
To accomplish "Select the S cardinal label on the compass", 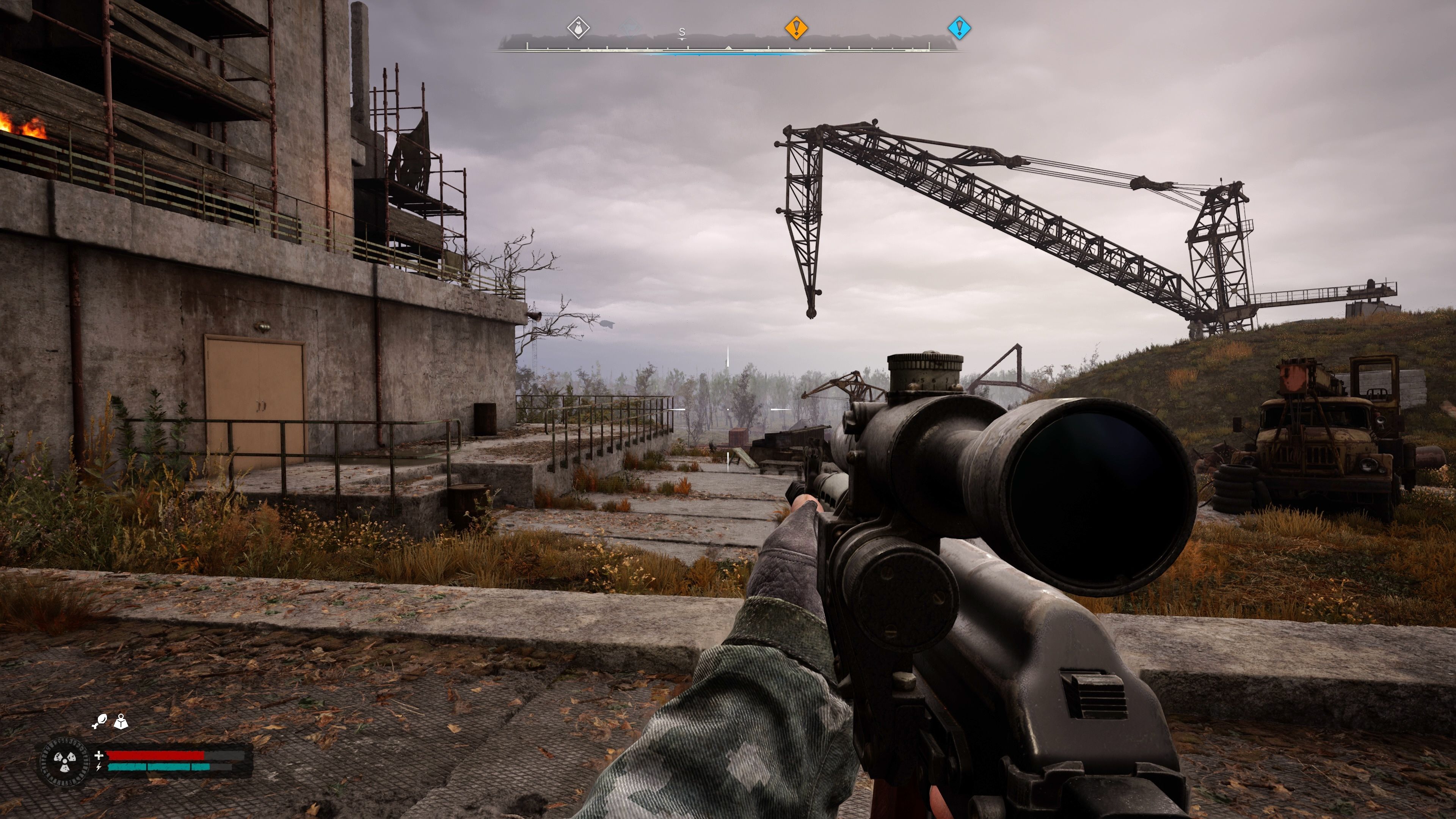I will pyautogui.click(x=682, y=32).
